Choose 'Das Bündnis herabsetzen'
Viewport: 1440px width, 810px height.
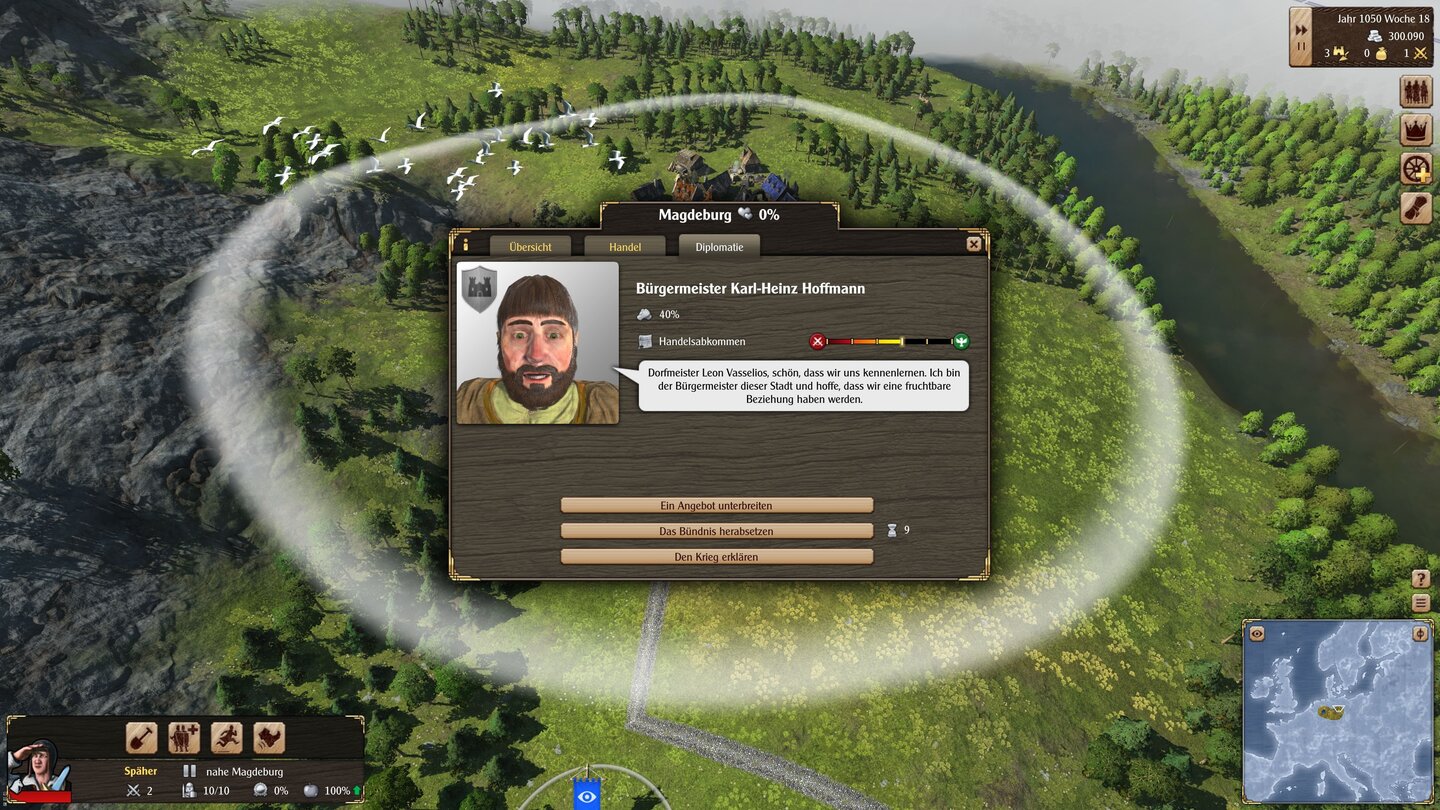[x=716, y=530]
